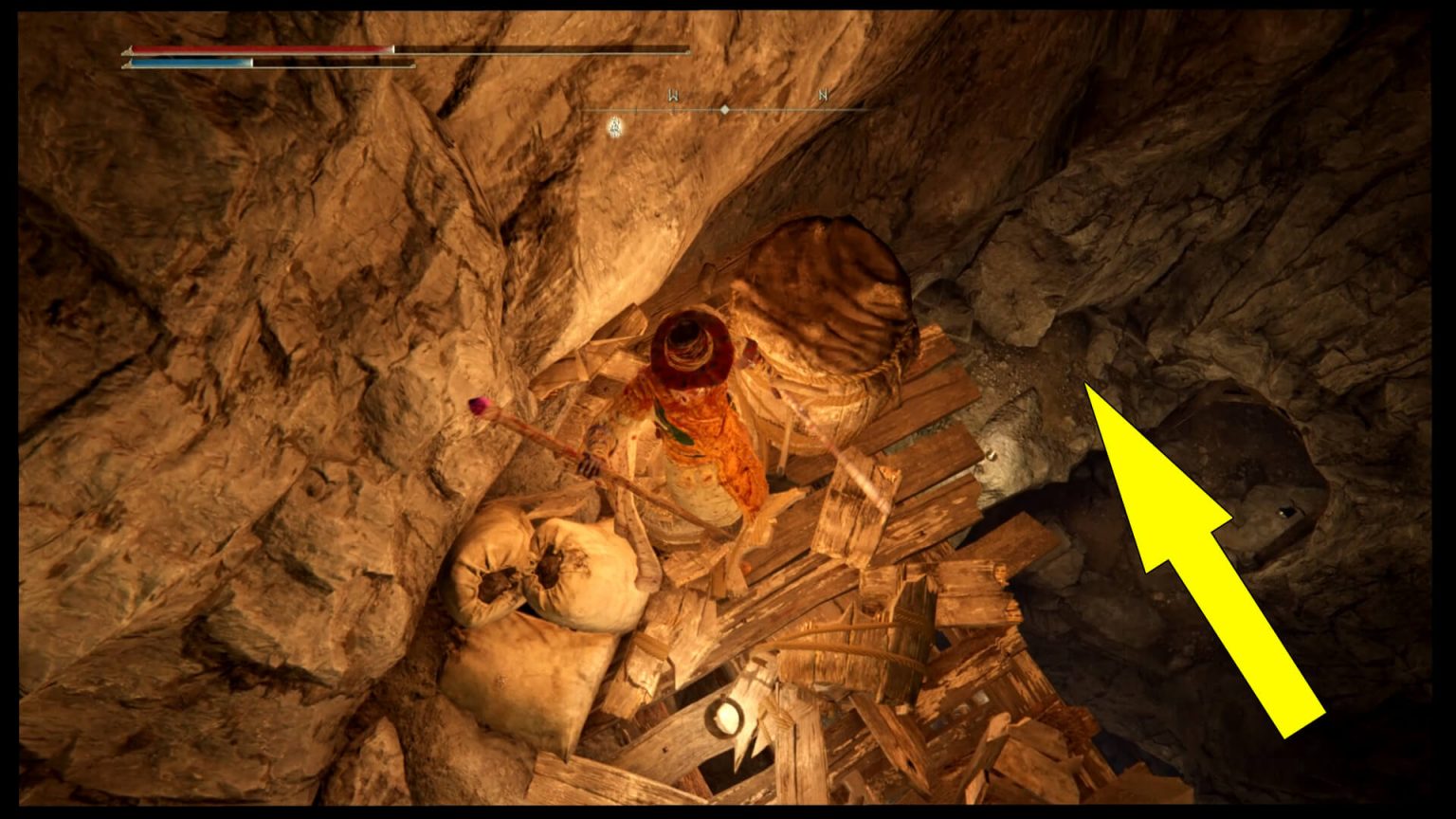Click the purple orb atop the character's staff

482,406
